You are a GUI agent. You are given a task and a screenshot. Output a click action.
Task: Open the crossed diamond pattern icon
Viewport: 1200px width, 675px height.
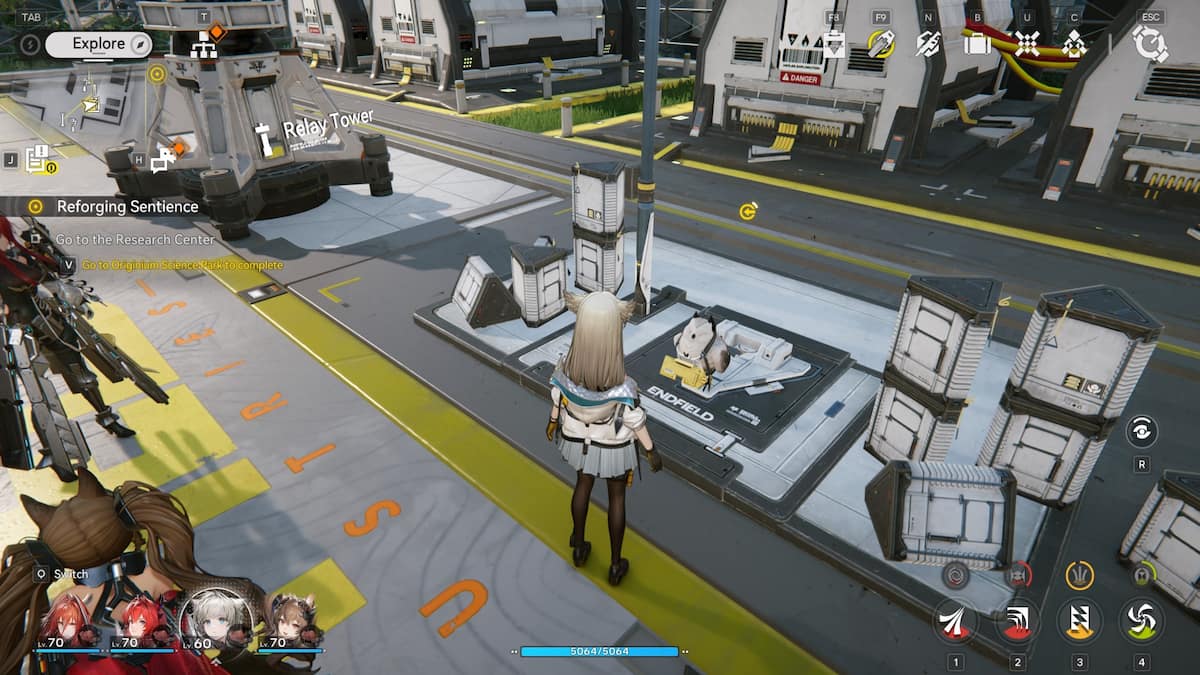pos(1027,43)
